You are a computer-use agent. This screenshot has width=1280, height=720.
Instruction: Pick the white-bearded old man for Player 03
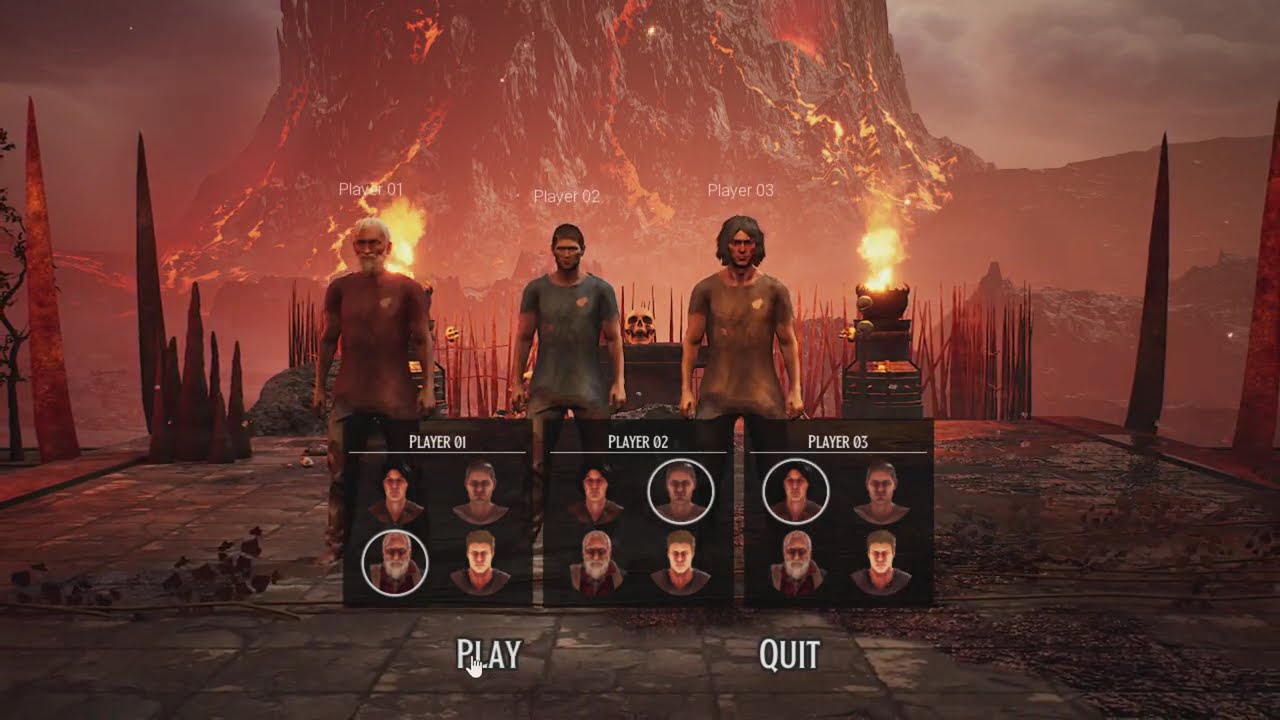tap(797, 563)
